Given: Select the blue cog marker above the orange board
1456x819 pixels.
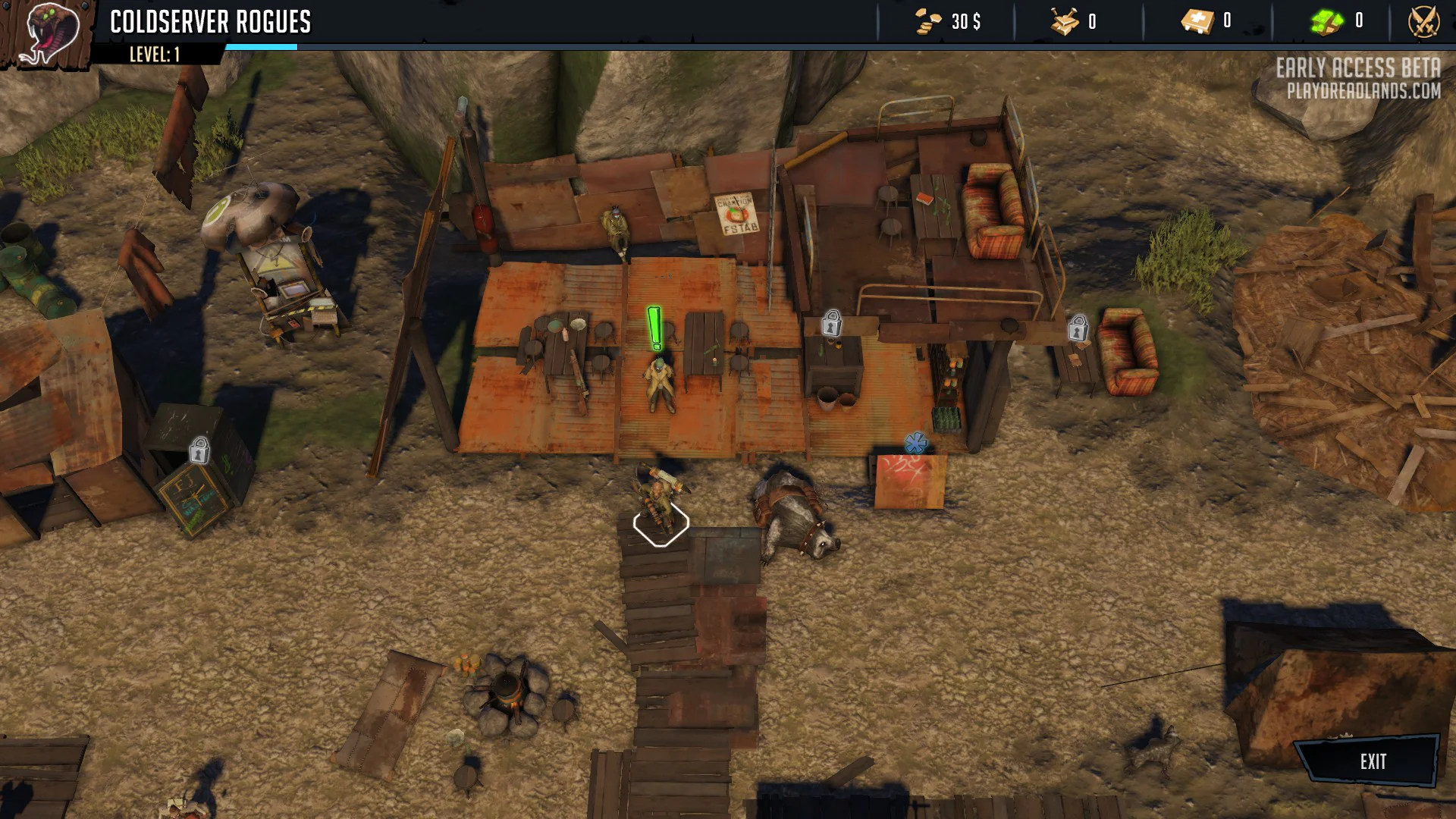Looking at the screenshot, I should pyautogui.click(x=915, y=443).
